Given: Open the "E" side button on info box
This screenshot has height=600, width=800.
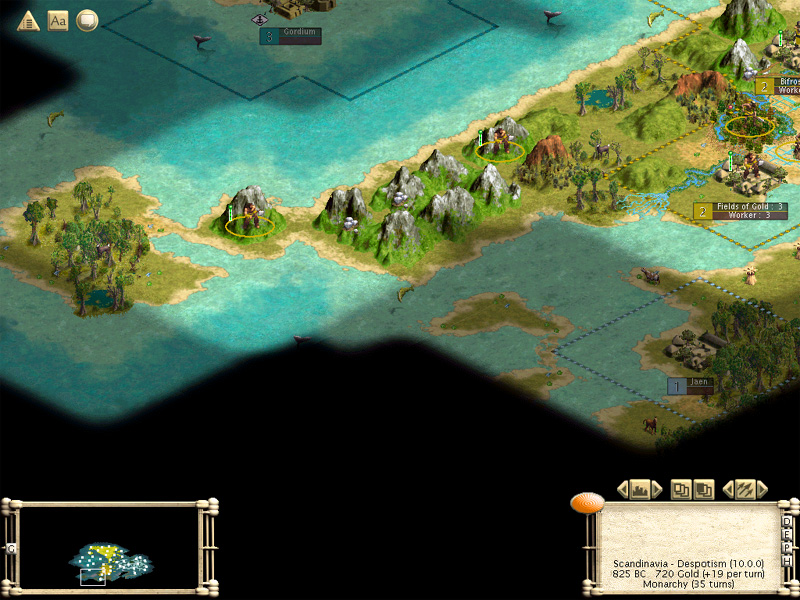Looking at the screenshot, I should pos(787,535).
